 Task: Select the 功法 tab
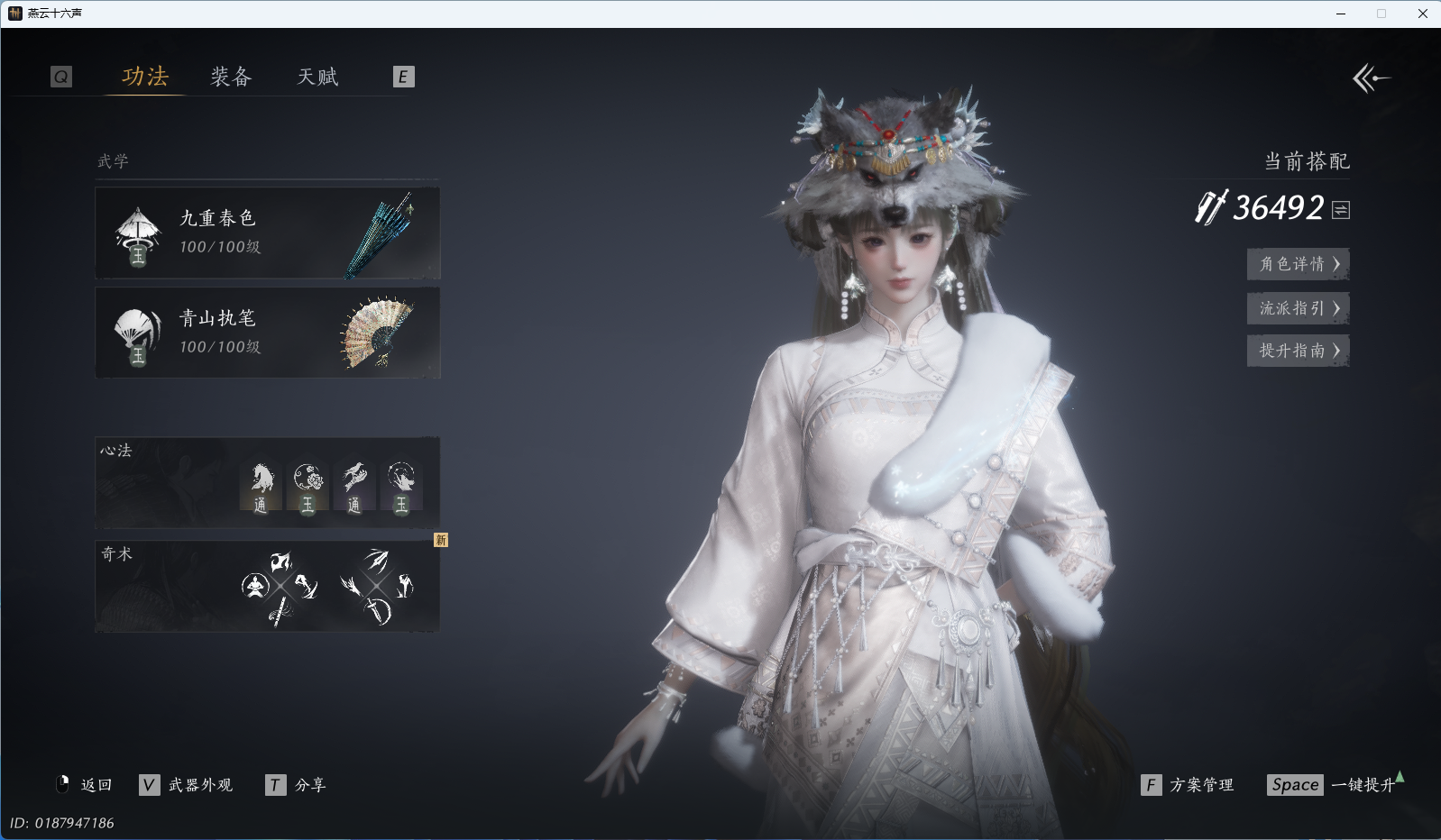coord(145,78)
